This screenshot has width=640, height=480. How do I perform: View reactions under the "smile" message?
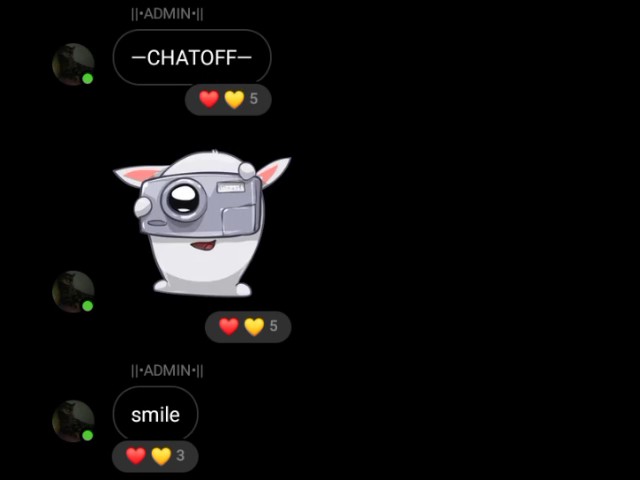coord(155,456)
